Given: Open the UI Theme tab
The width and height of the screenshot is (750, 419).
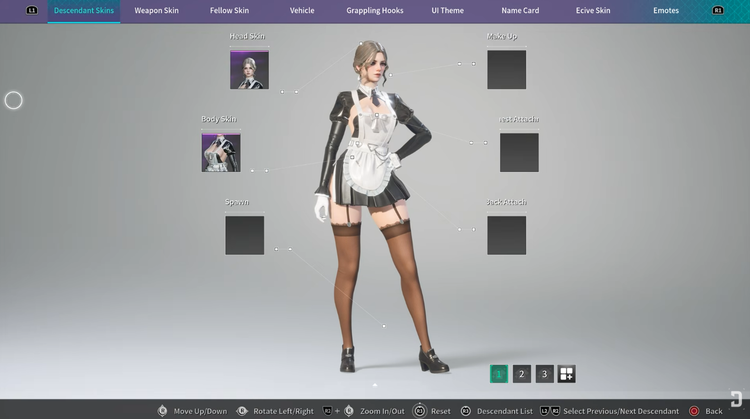Looking at the screenshot, I should (x=448, y=11).
